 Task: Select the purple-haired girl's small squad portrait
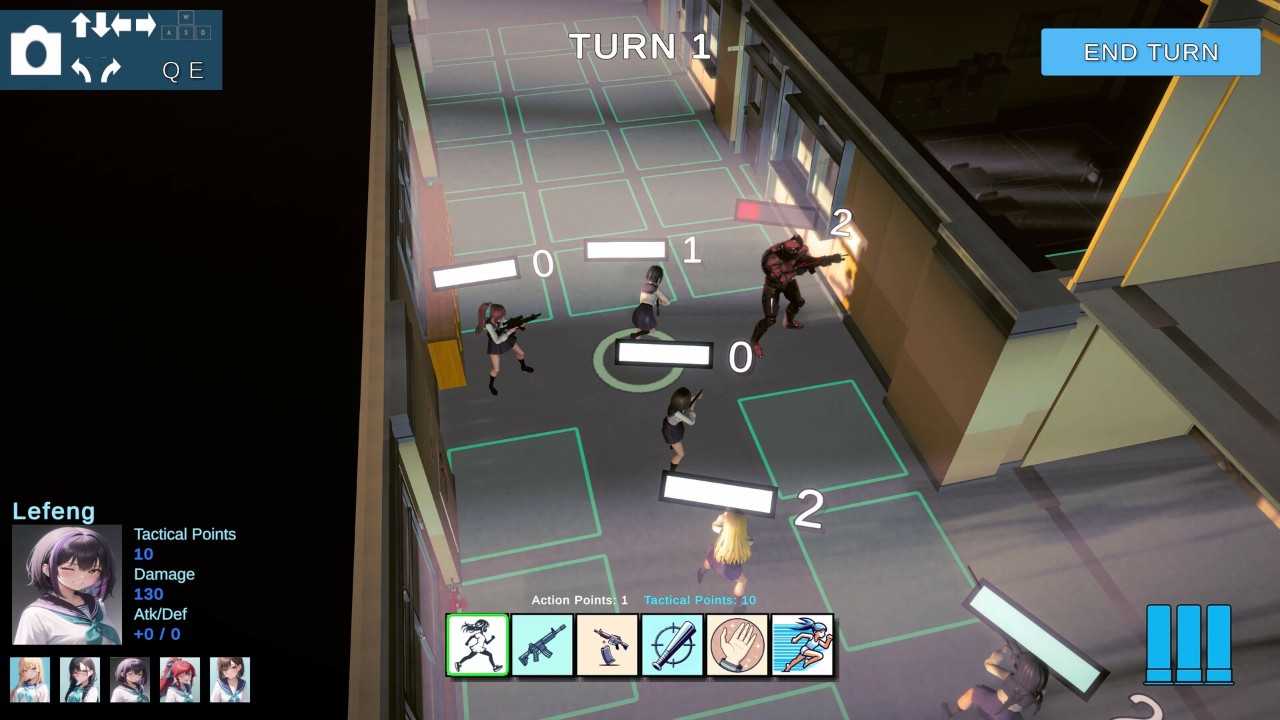coord(130,679)
